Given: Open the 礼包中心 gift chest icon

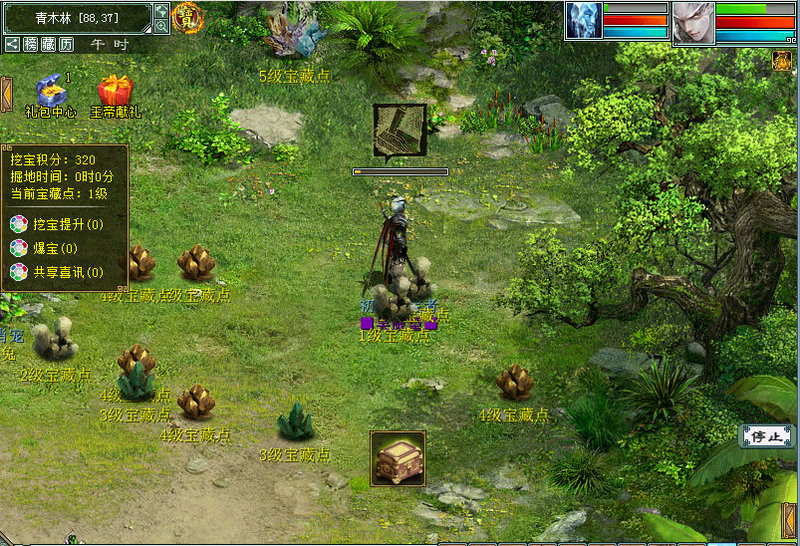Looking at the screenshot, I should (50, 91).
